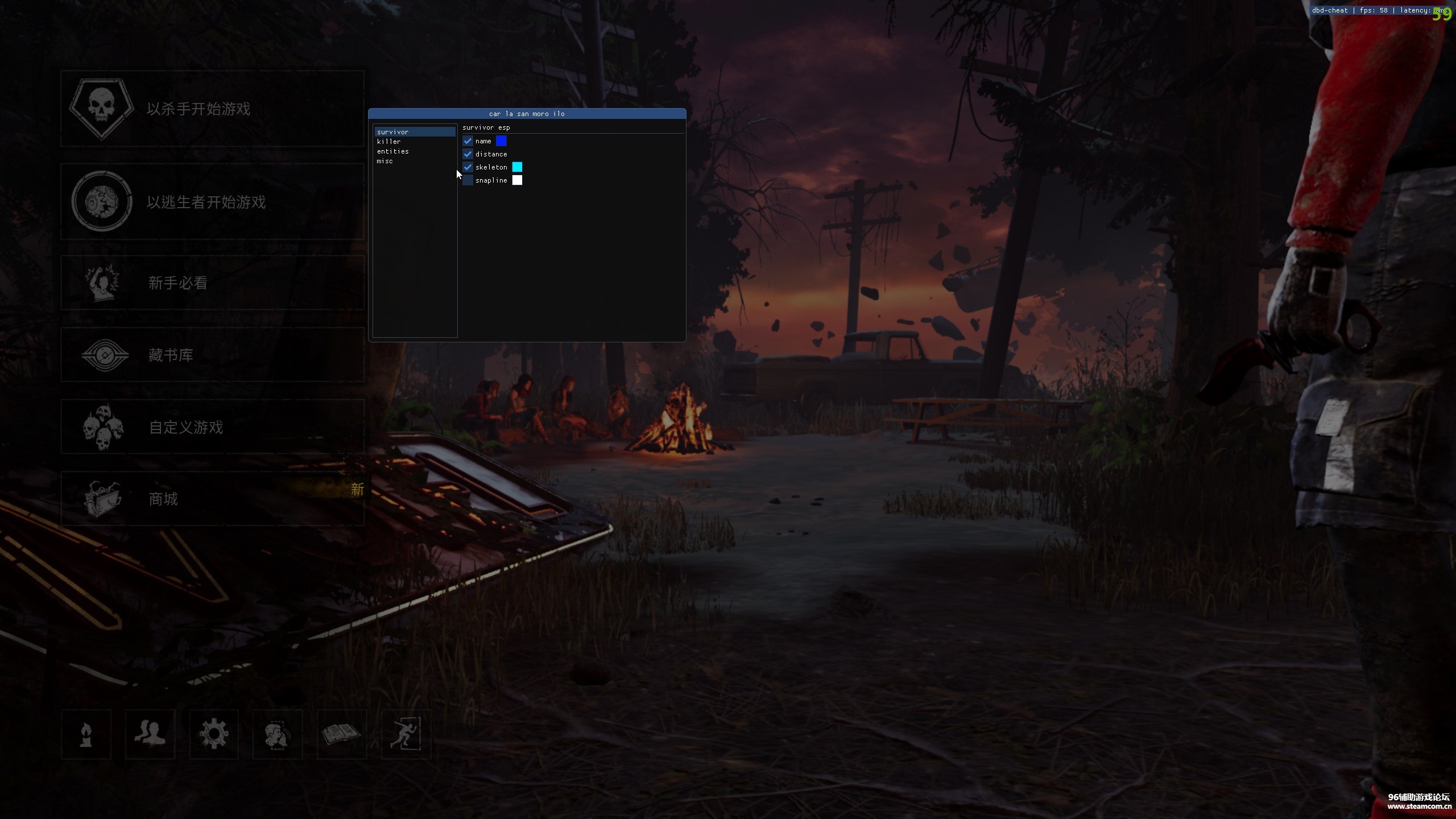Open the 商城 store
The width and height of the screenshot is (1456, 819).
[212, 499]
